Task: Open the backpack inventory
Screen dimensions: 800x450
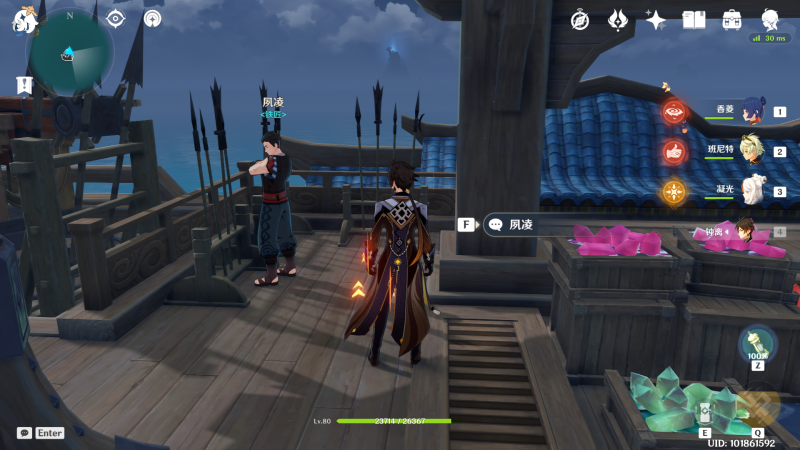Action: click(x=732, y=20)
